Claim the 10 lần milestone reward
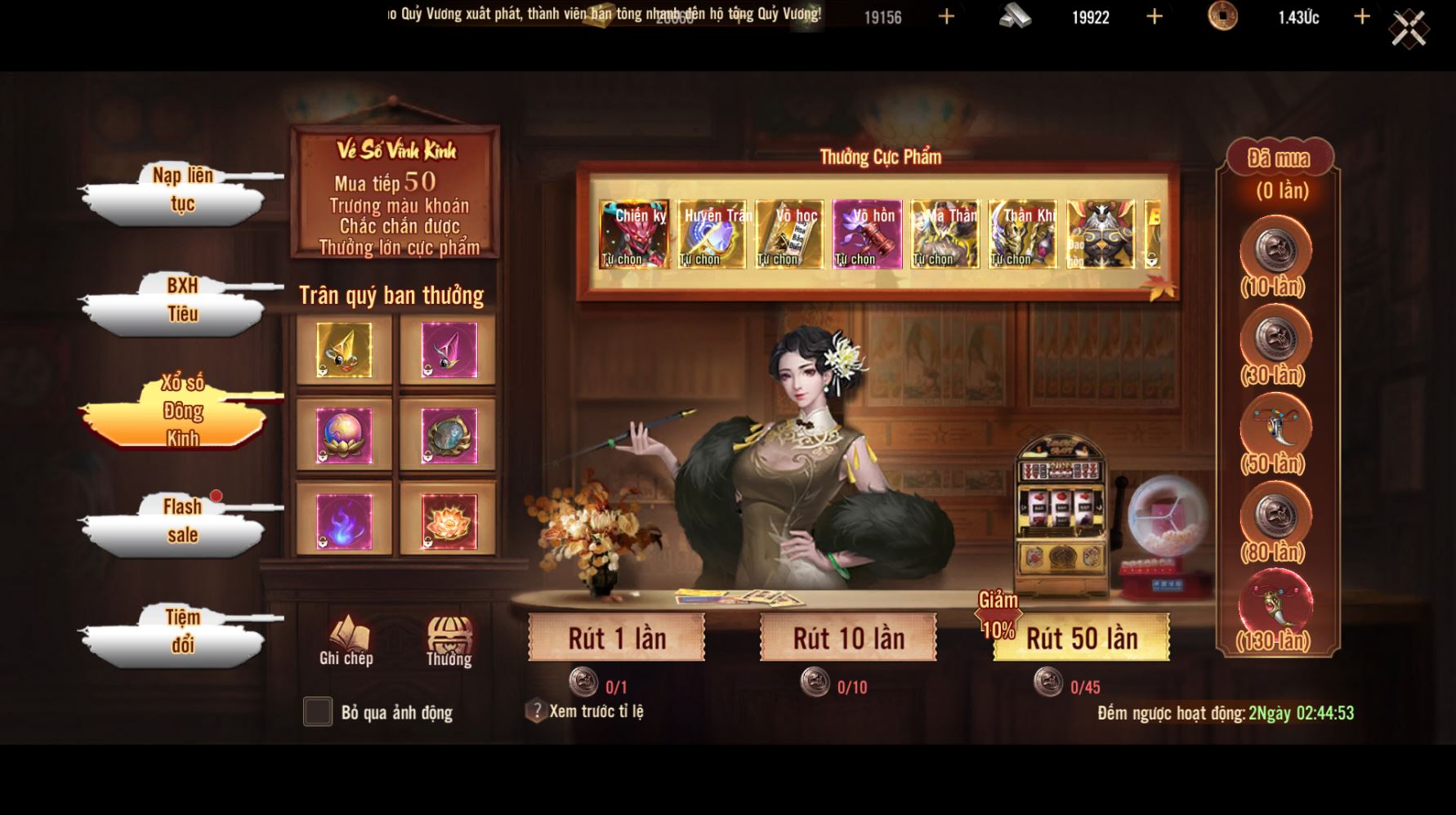Viewport: 1456px width, 815px height. click(1274, 252)
